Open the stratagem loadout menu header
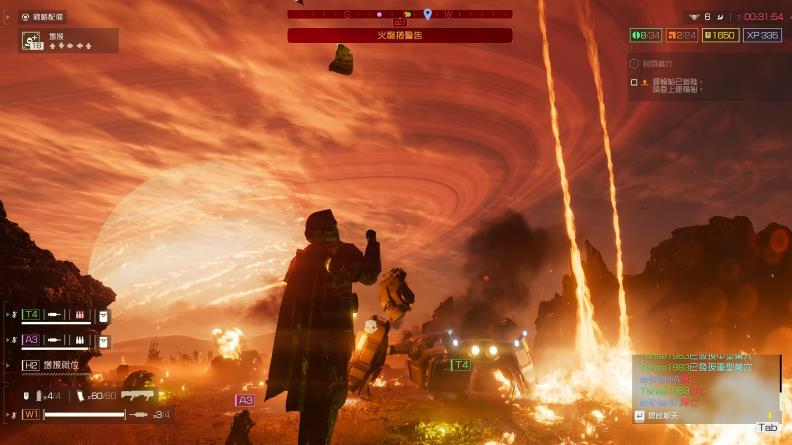This screenshot has width=792, height=445. point(42,17)
